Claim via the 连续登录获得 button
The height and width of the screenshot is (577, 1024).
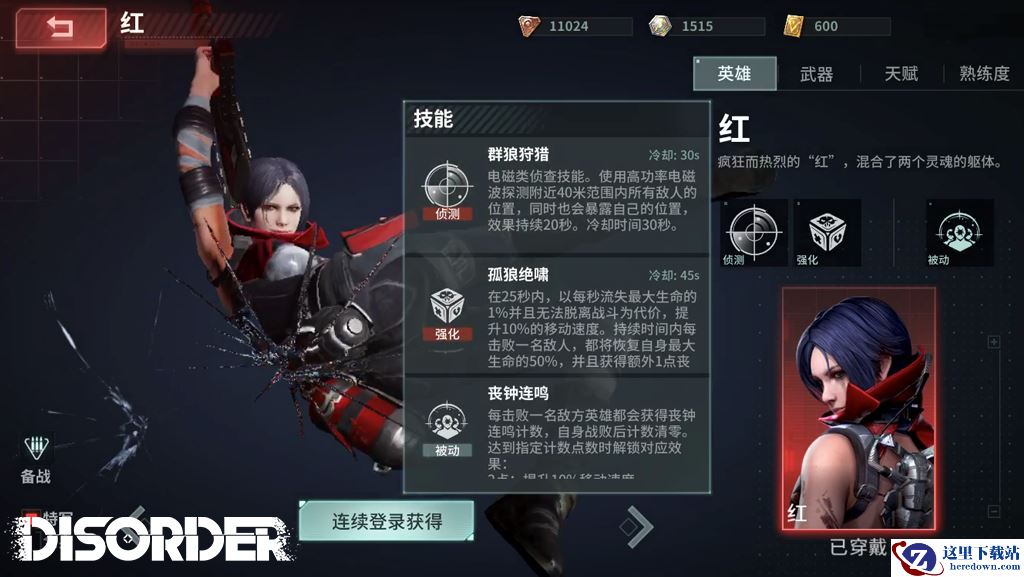386,521
